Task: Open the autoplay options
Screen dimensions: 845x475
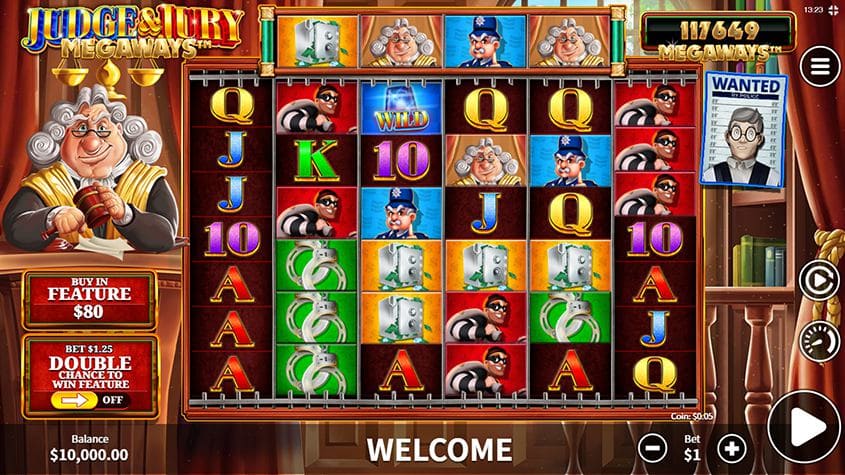Action: [819, 279]
